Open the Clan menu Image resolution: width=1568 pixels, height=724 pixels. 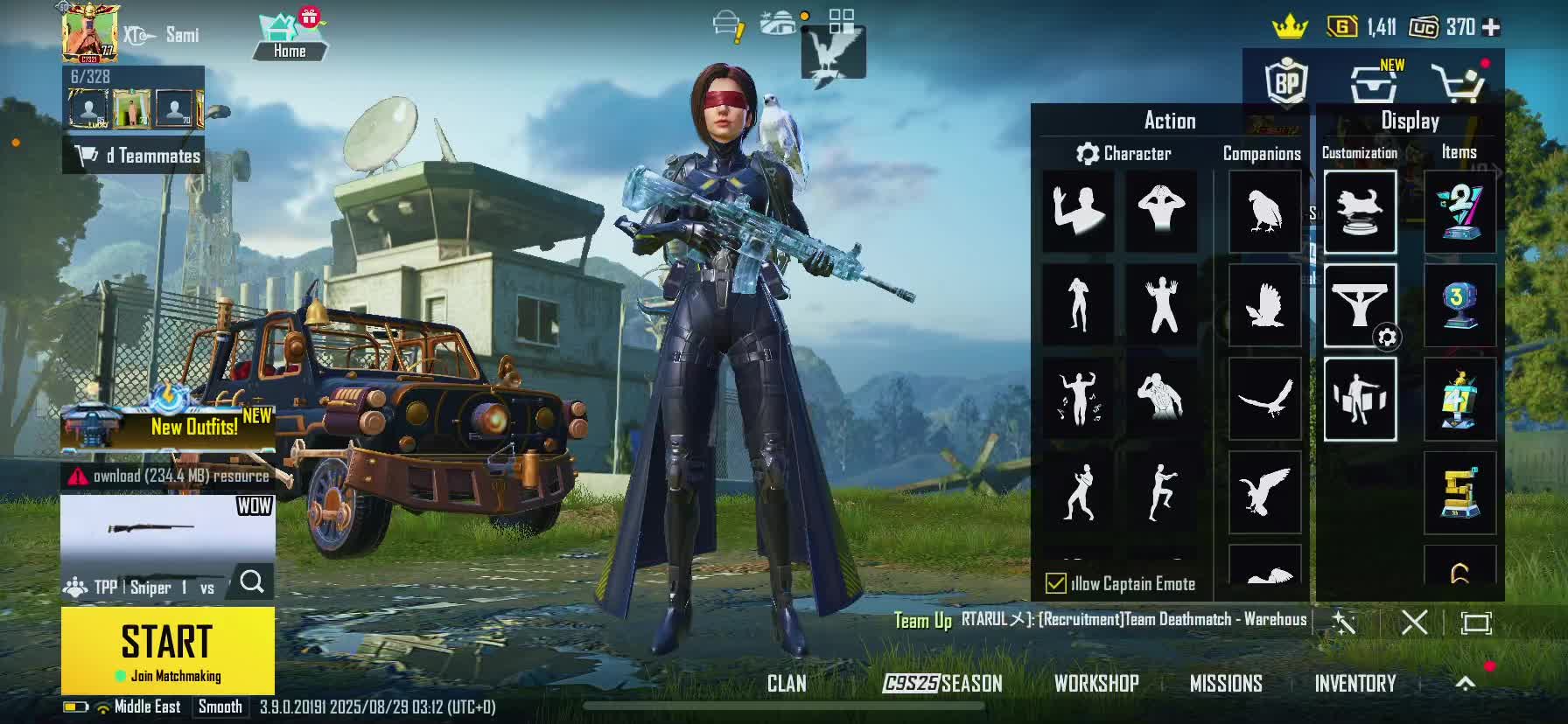(787, 684)
